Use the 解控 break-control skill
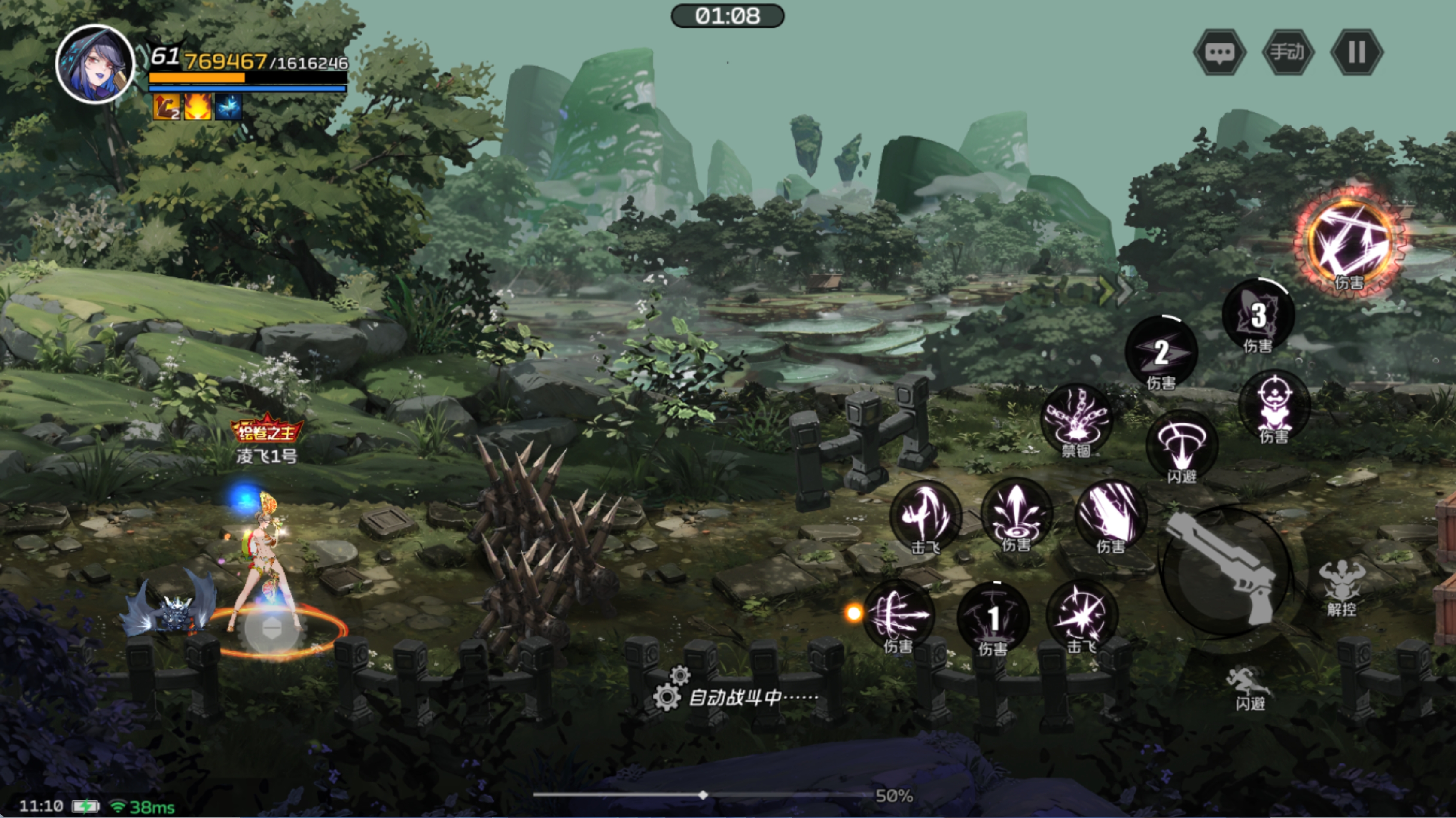Viewport: 1456px width, 818px height. click(1341, 587)
